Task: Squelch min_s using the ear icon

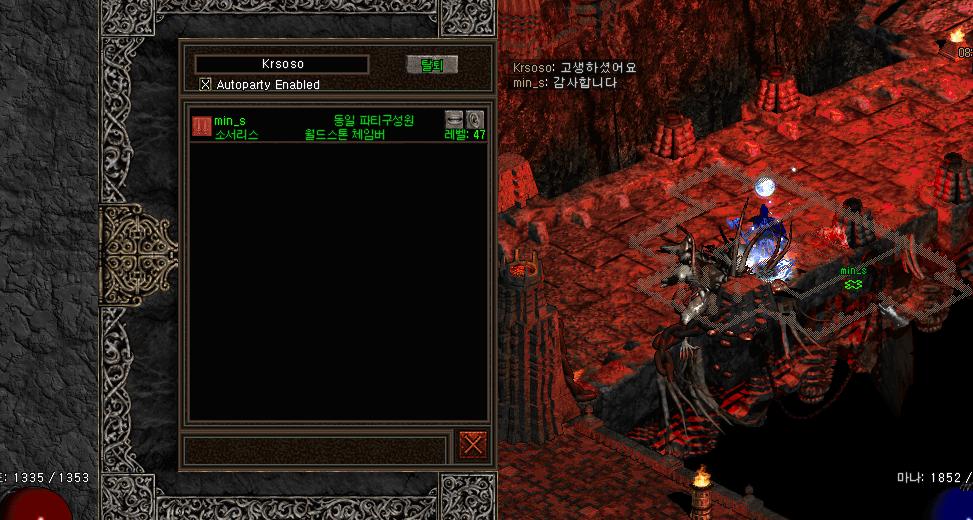Action: click(x=475, y=119)
